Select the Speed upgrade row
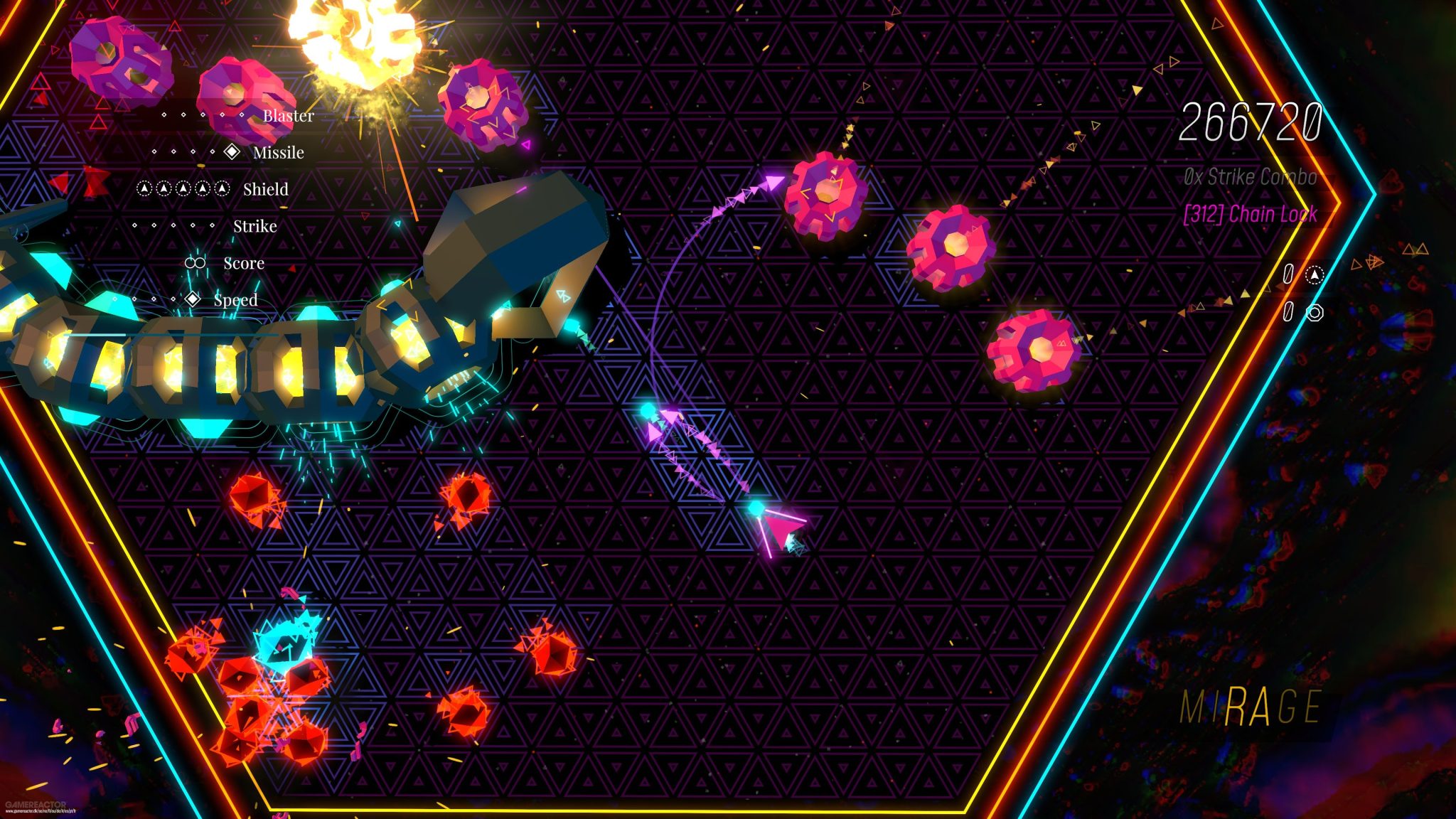 point(235,300)
